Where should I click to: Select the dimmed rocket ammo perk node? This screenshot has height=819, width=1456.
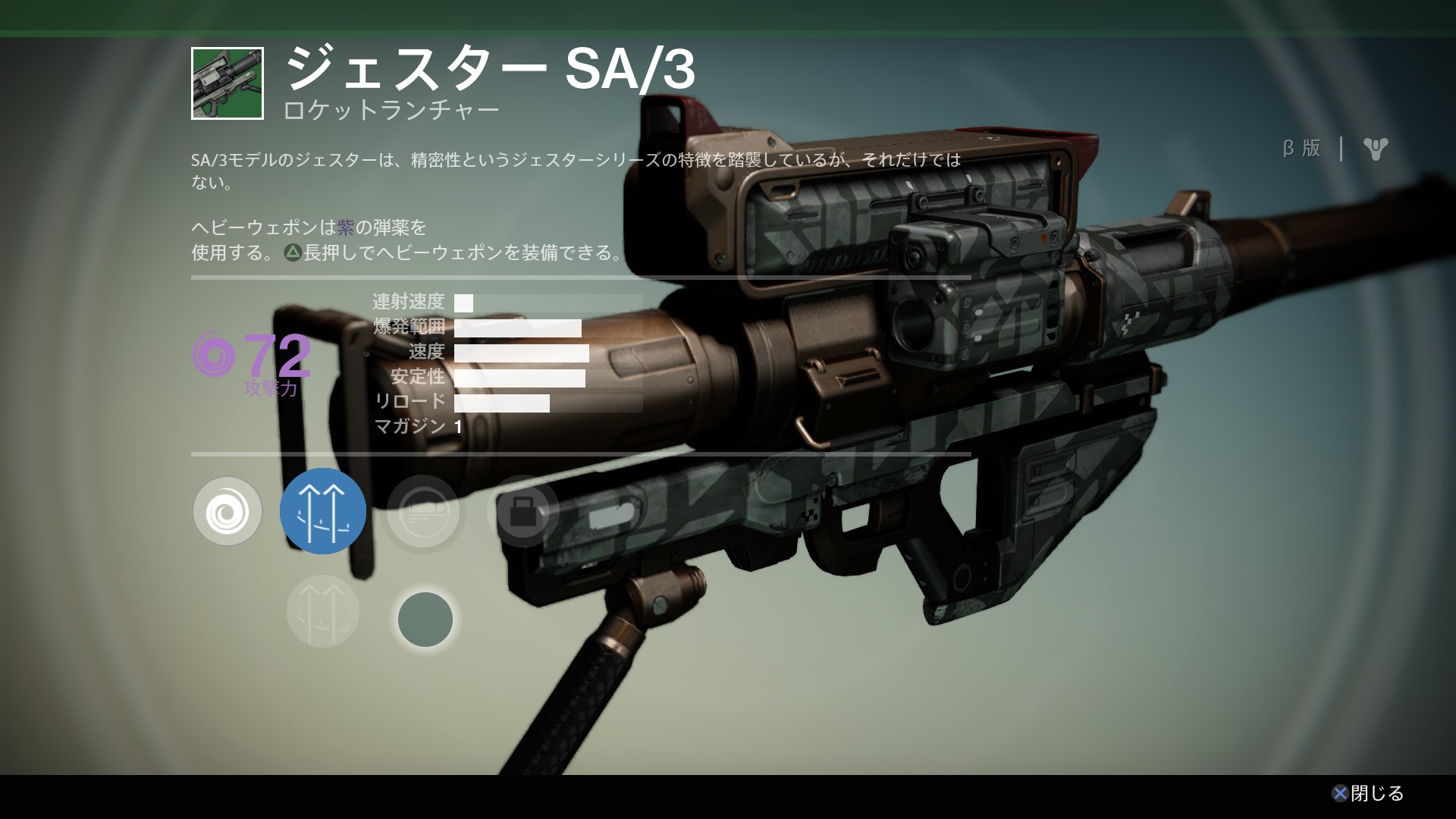[423, 513]
